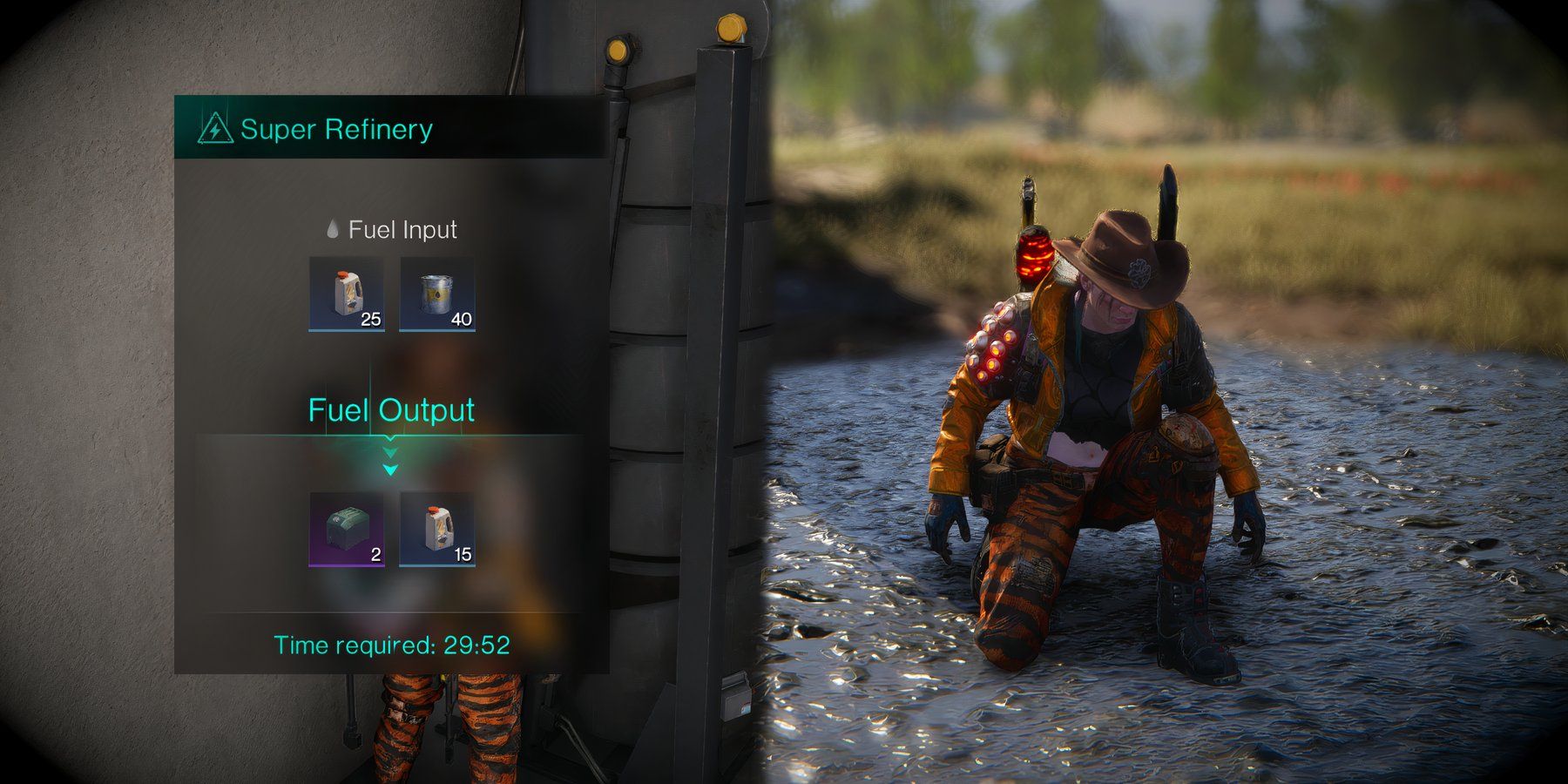Select the fuel jug output slot with 15
The width and height of the screenshot is (1568, 784).
[x=437, y=529]
